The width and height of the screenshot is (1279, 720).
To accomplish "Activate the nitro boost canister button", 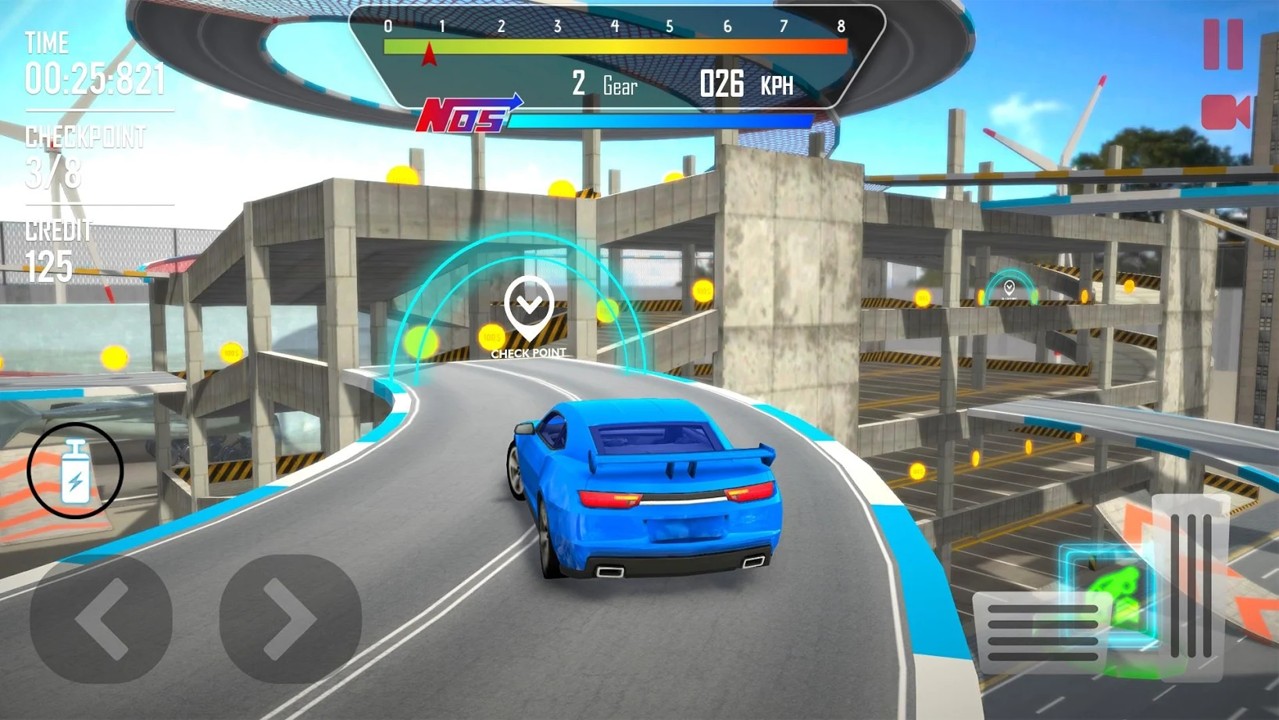I will pyautogui.click(x=75, y=471).
